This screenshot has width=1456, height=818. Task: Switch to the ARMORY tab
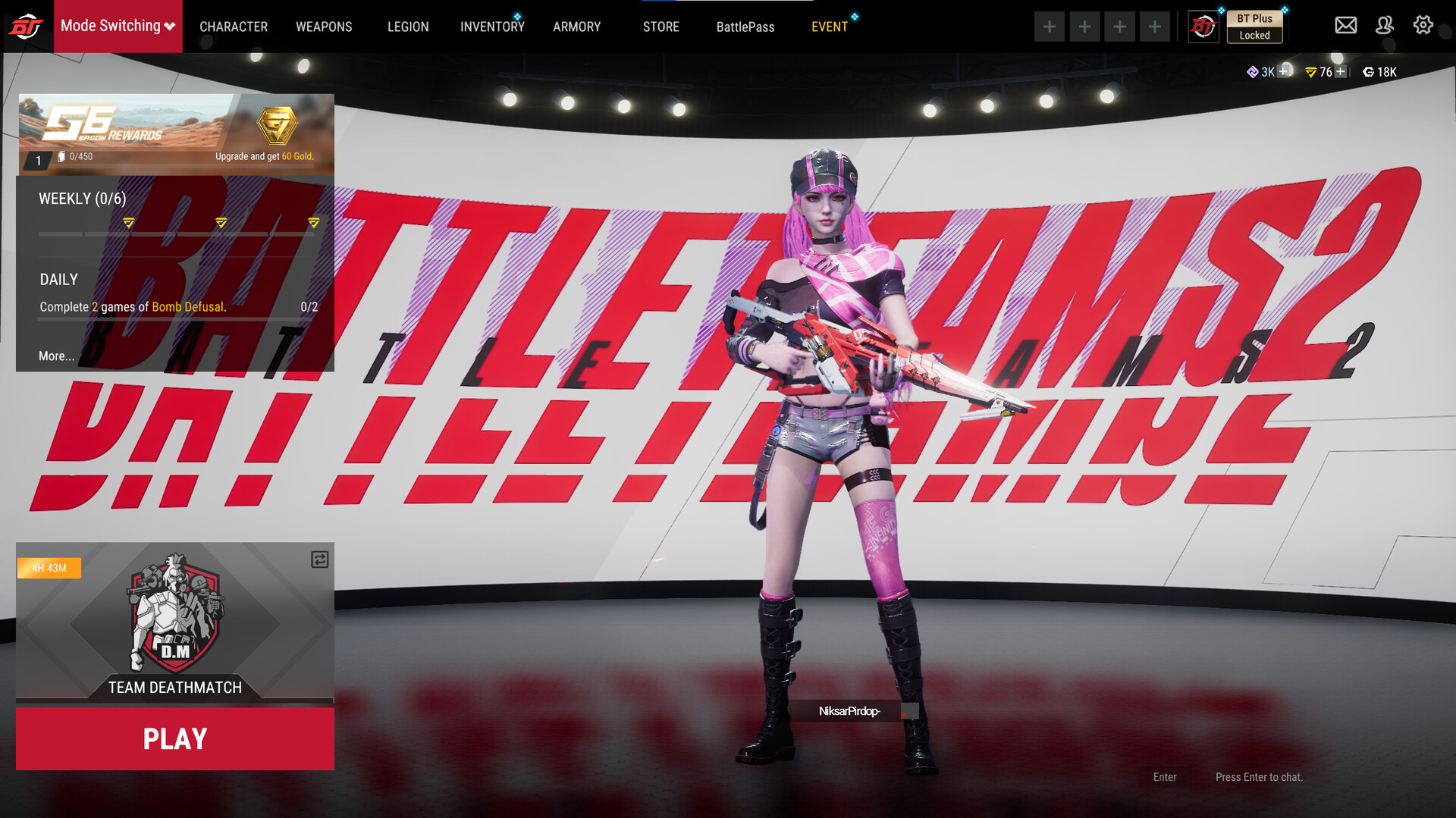tap(576, 27)
